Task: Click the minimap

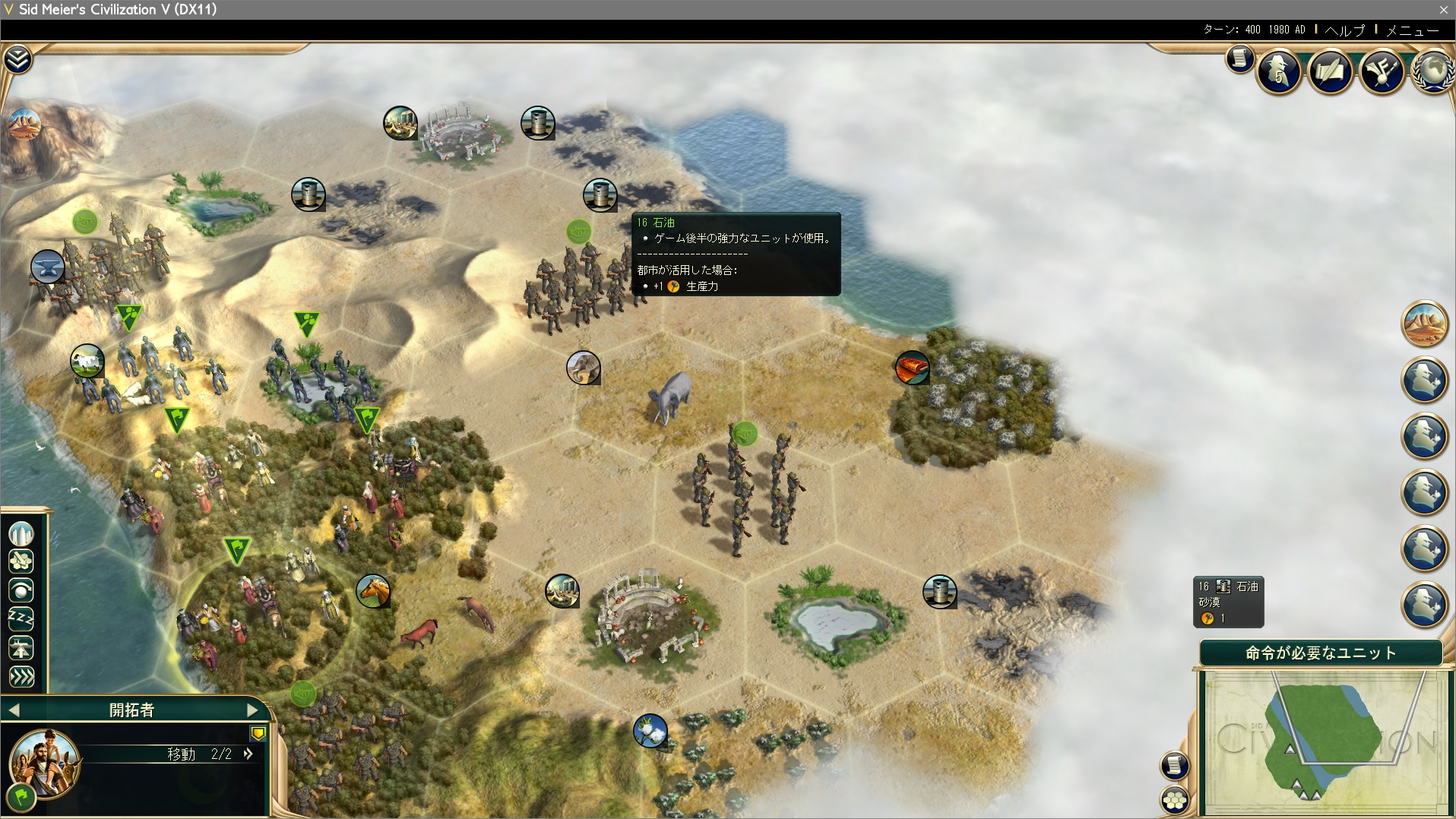Action: click(1322, 736)
